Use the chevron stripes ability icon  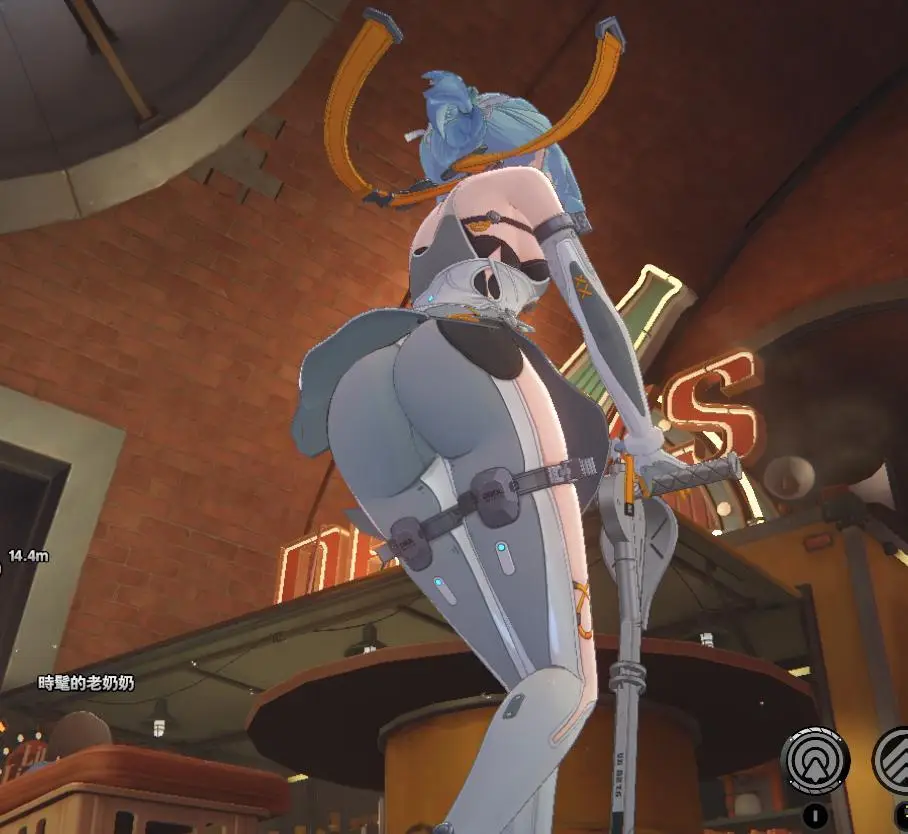[x=895, y=760]
